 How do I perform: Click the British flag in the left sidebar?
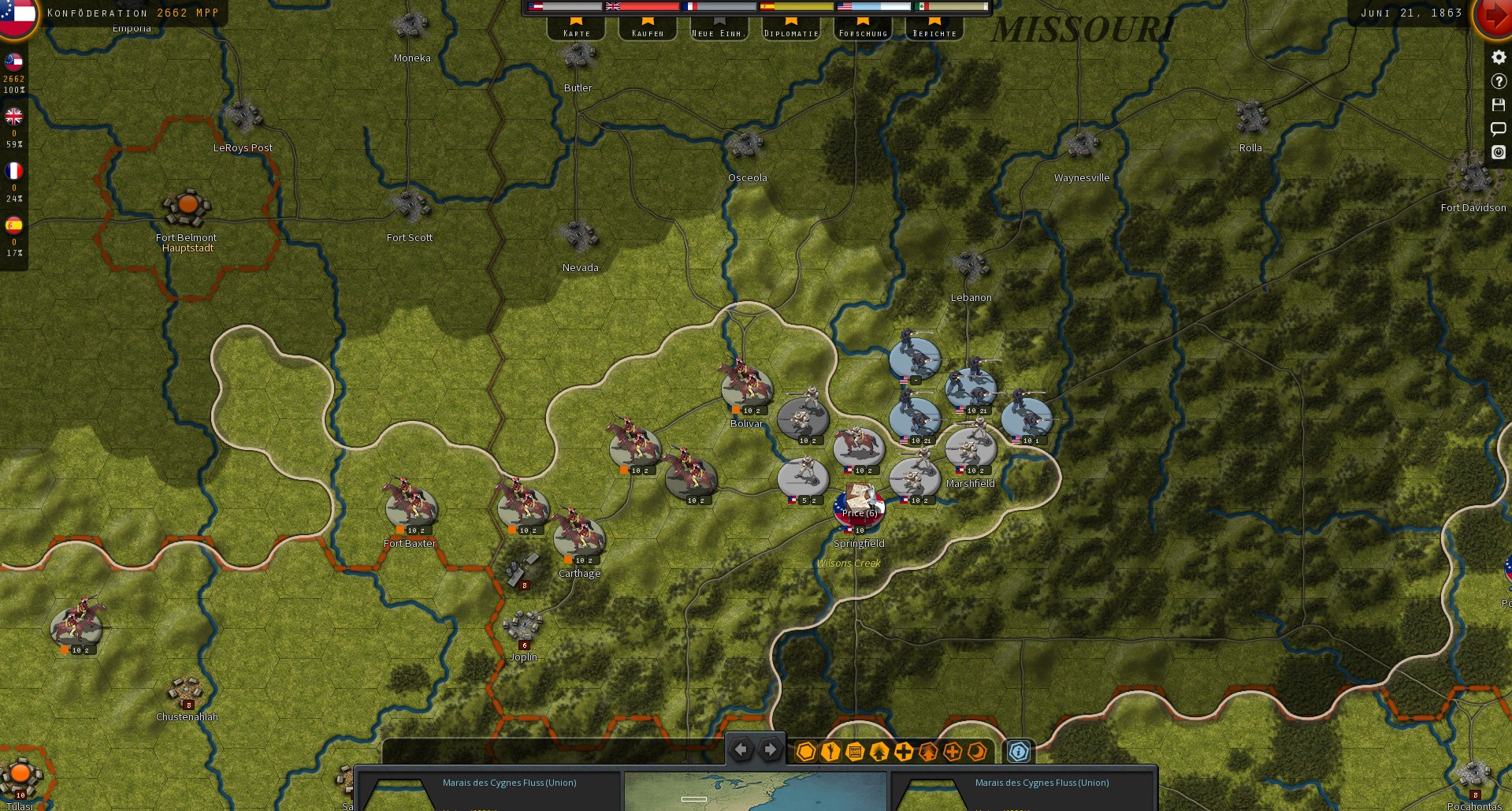click(x=13, y=117)
